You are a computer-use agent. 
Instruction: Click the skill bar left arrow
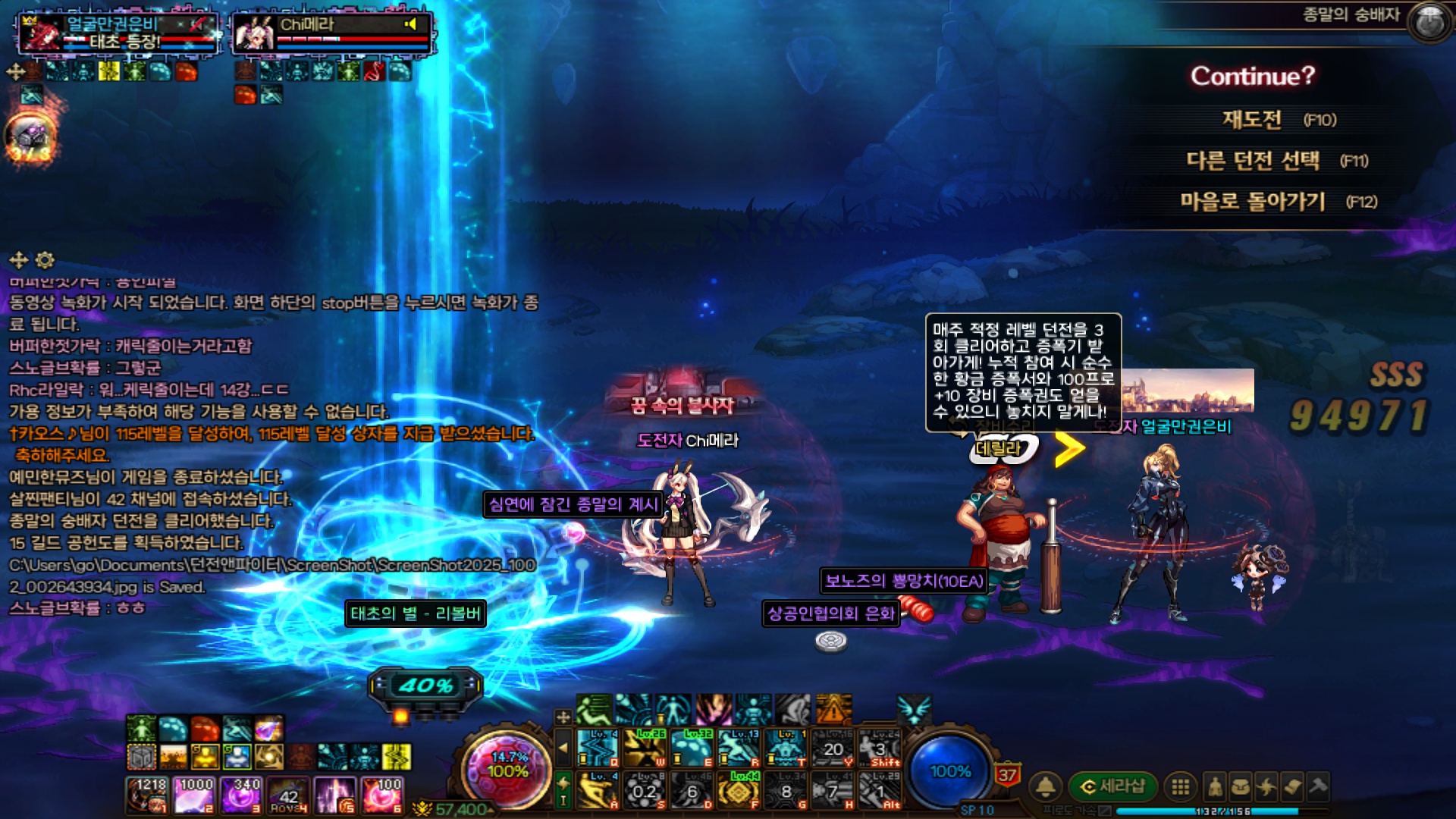(563, 748)
